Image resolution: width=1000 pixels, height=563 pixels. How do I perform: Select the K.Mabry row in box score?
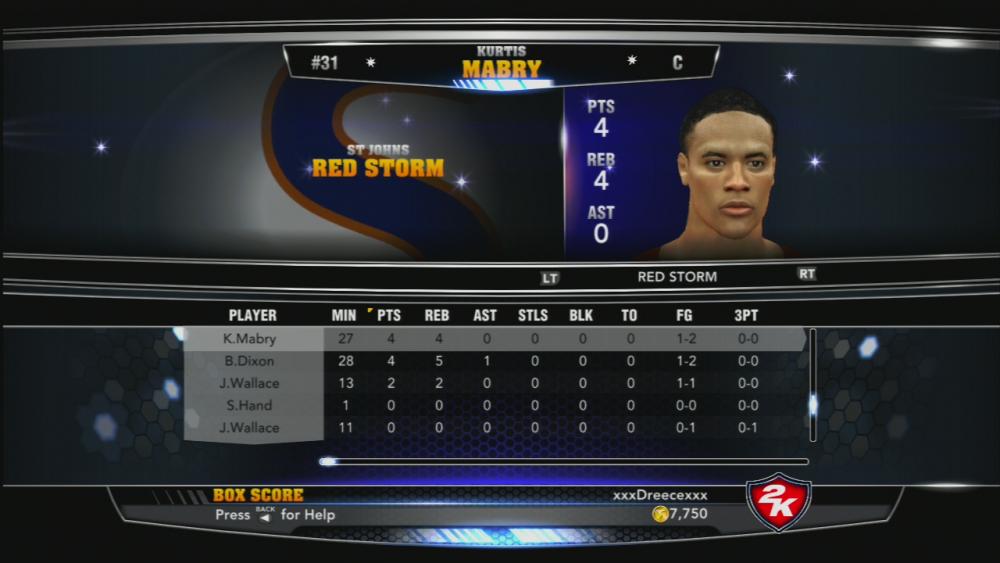[250, 339]
